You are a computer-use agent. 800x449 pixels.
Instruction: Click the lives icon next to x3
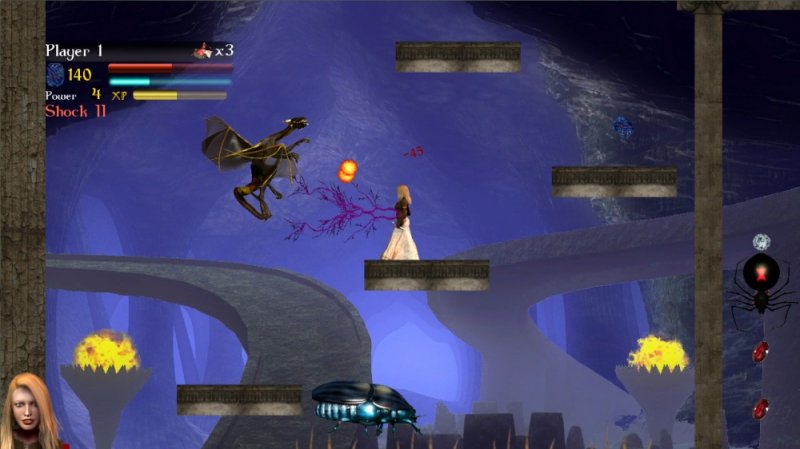point(203,50)
